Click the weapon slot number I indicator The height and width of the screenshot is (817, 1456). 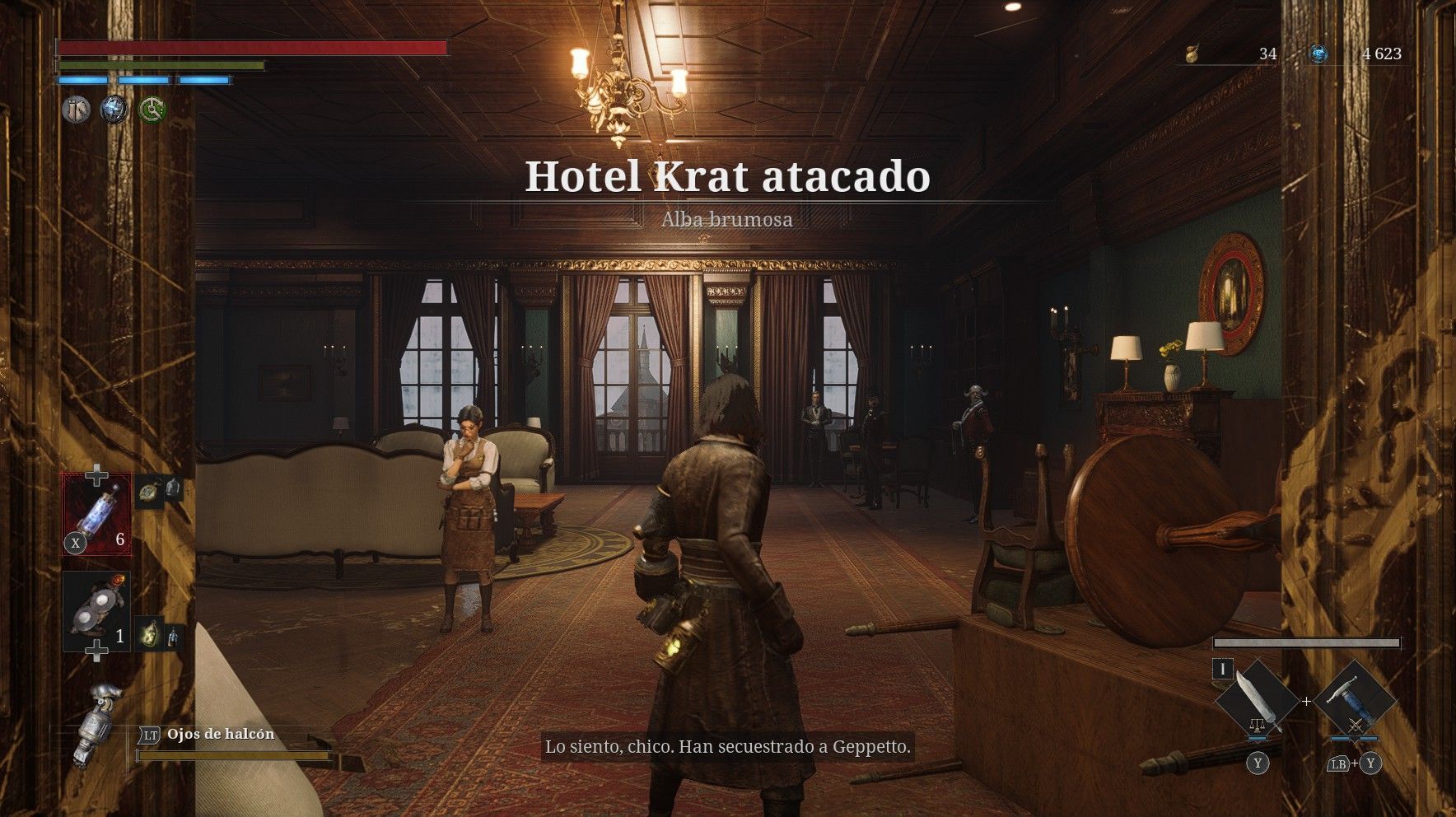coord(1222,669)
